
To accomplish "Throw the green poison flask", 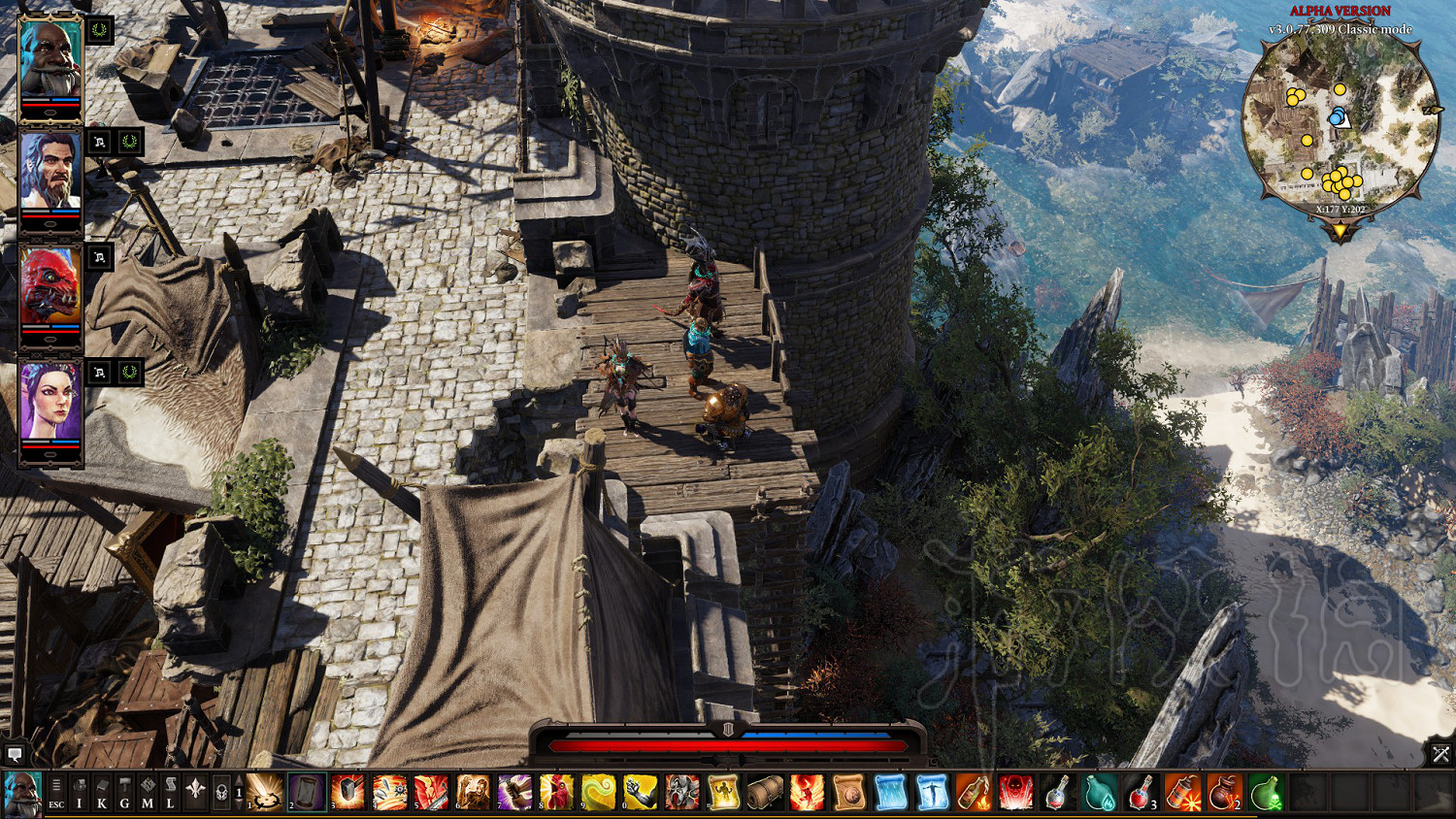I will coord(1266,792).
